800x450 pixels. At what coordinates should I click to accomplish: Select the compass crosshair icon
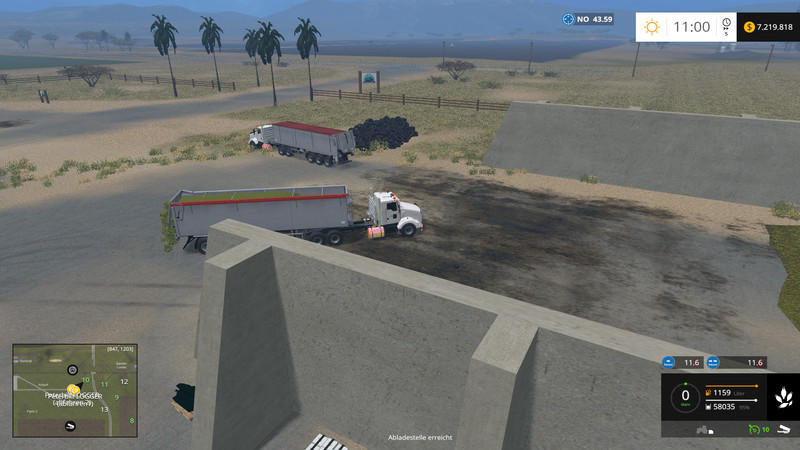point(569,18)
